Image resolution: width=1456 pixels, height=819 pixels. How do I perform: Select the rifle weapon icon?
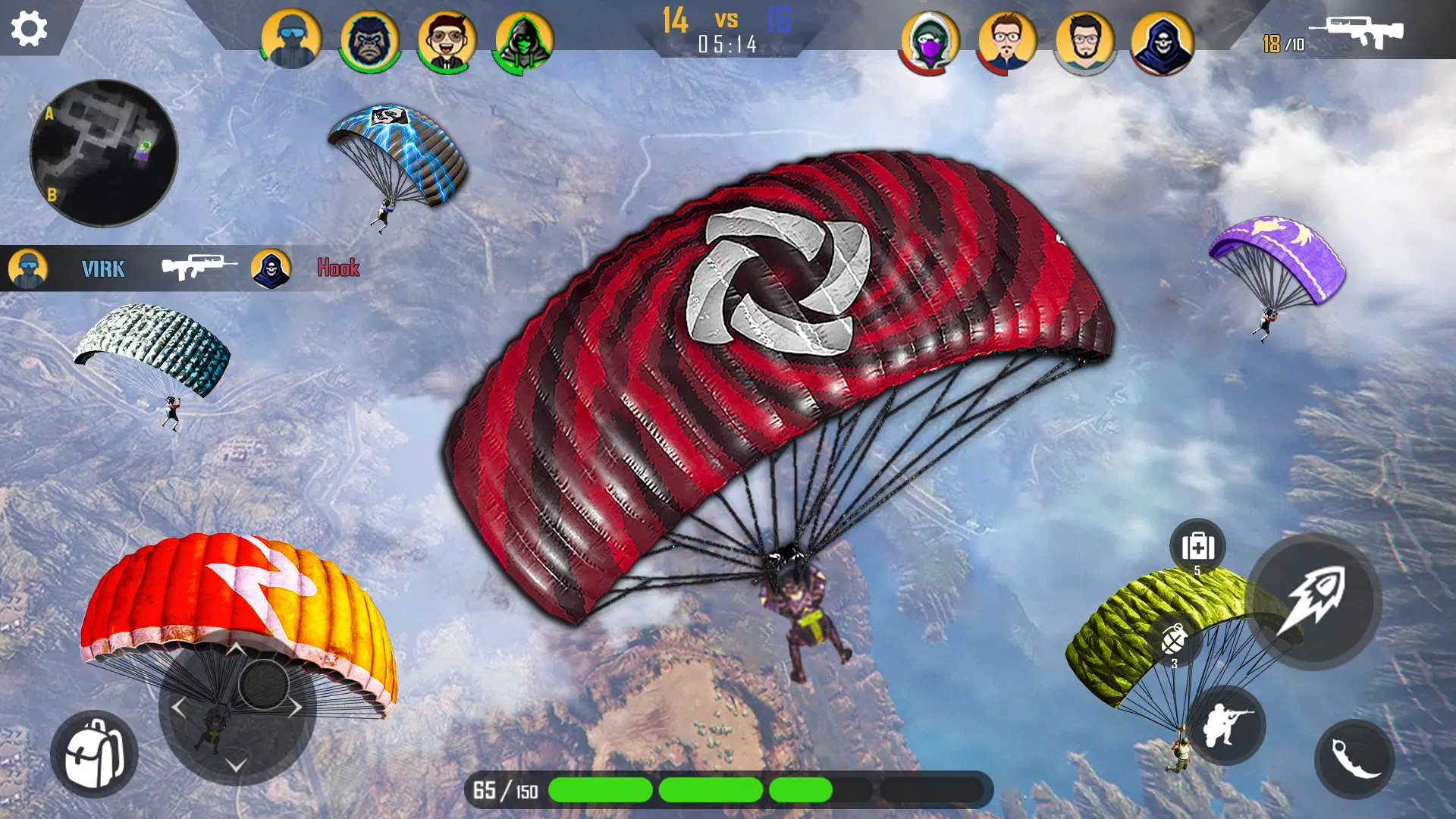(x=1356, y=32)
